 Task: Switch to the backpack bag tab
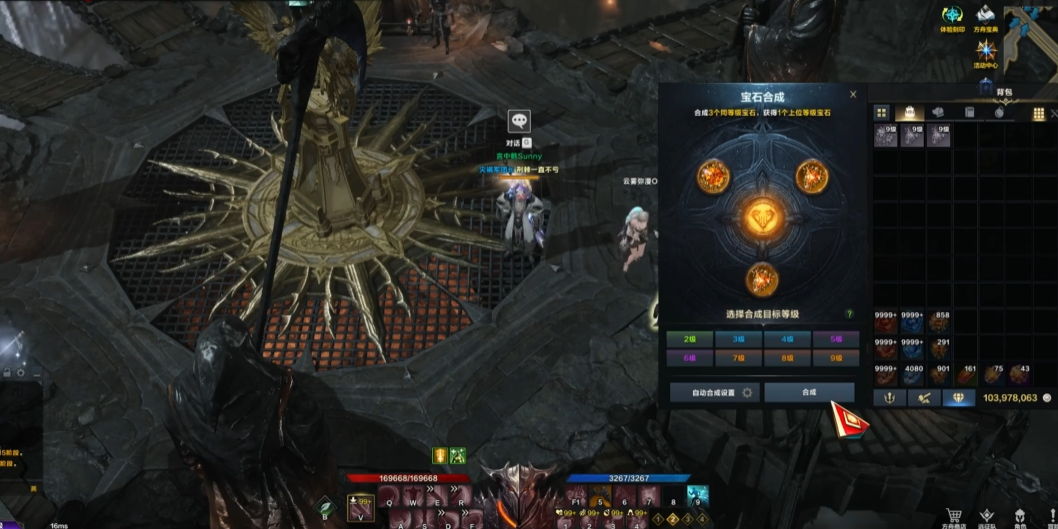tap(909, 113)
